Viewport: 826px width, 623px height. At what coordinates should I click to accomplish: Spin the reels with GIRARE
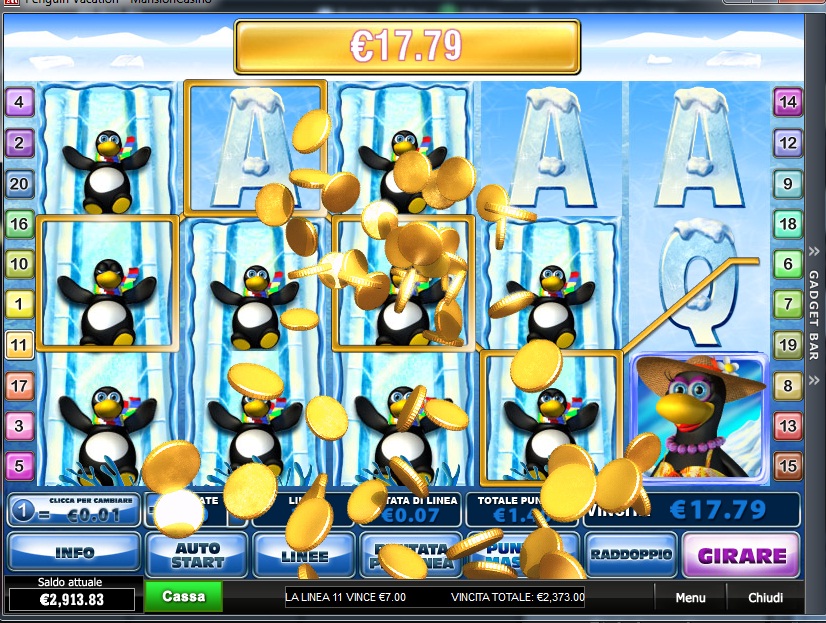tap(741, 555)
